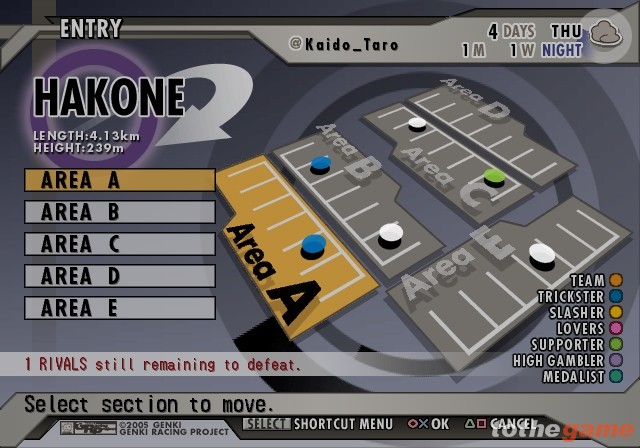Click the white marker in Area E
Screen dimensions: 640x448
(x=541, y=251)
